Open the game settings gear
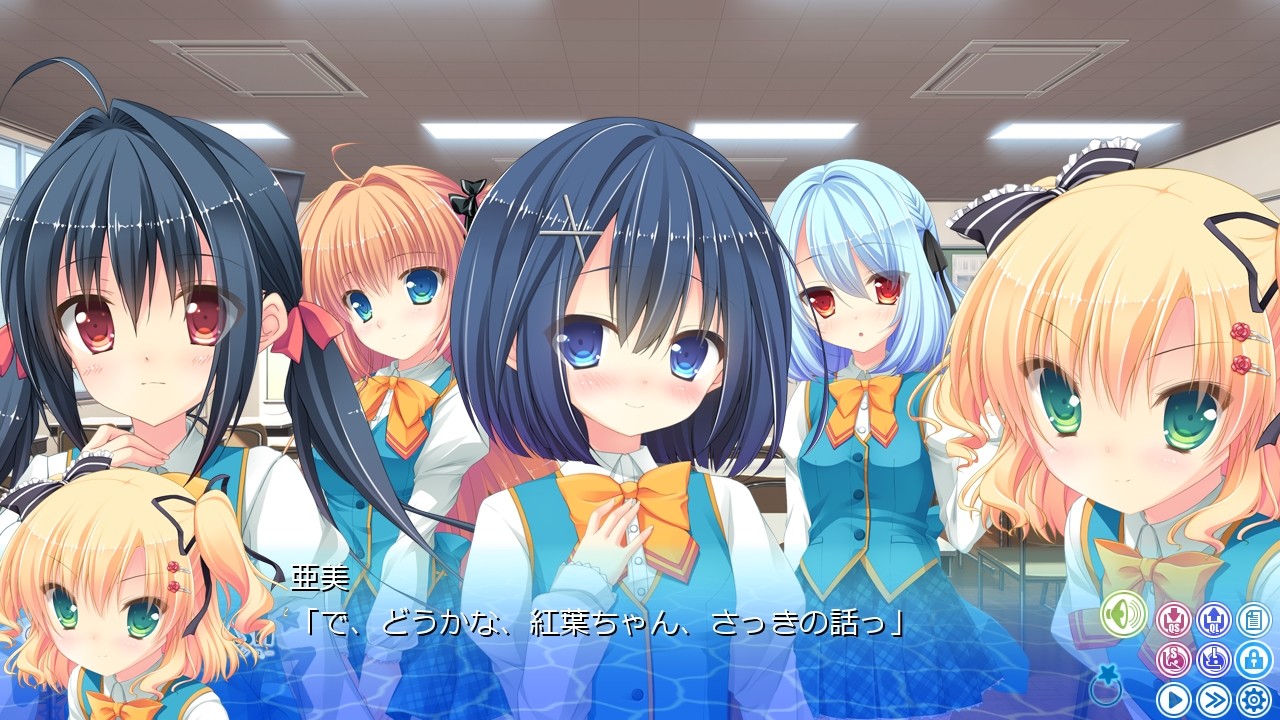 coord(1253,697)
